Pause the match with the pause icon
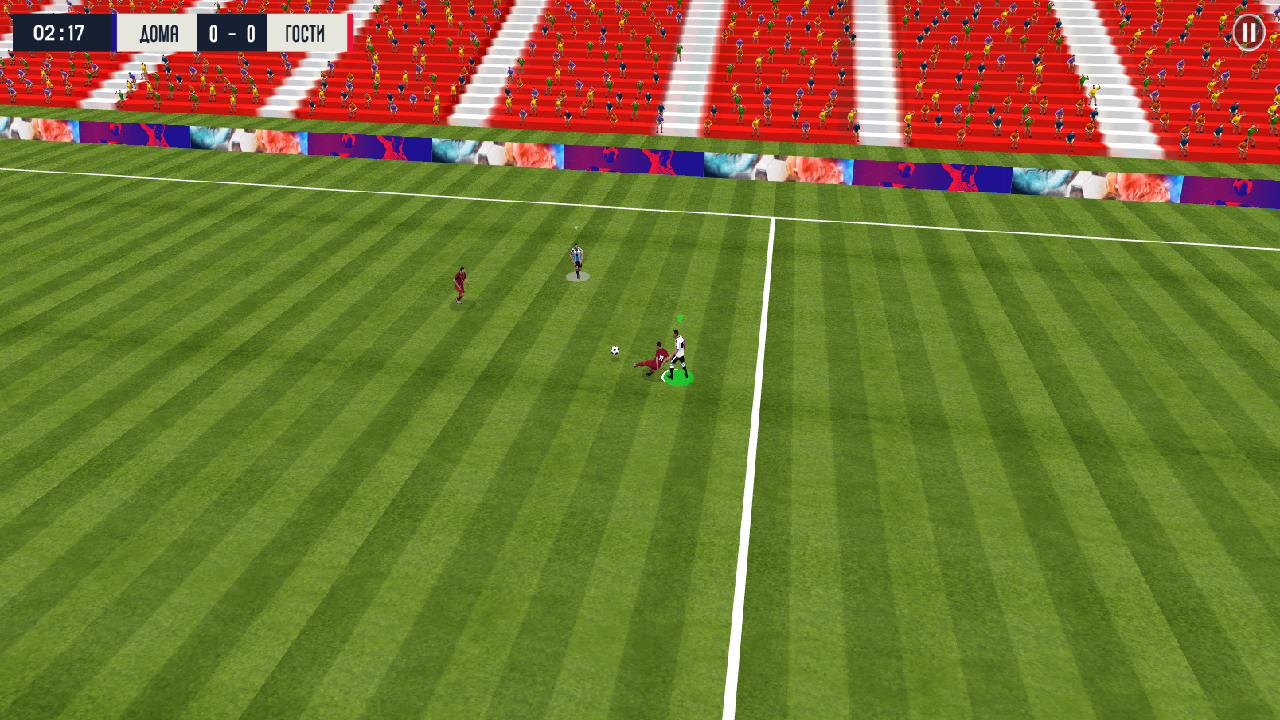Screen dimensions: 1280x720 click(1248, 33)
